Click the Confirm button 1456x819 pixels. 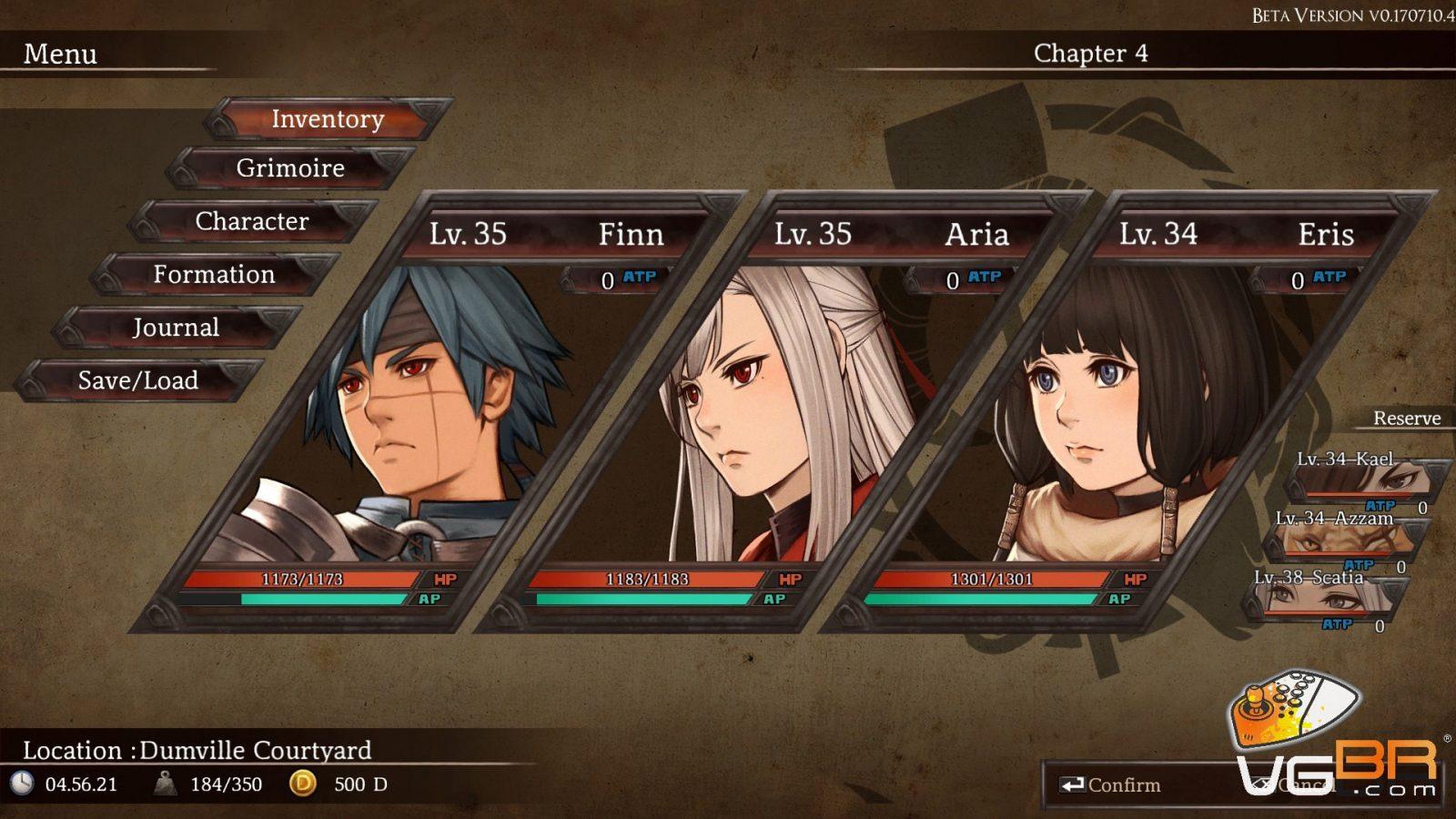[x=1111, y=785]
